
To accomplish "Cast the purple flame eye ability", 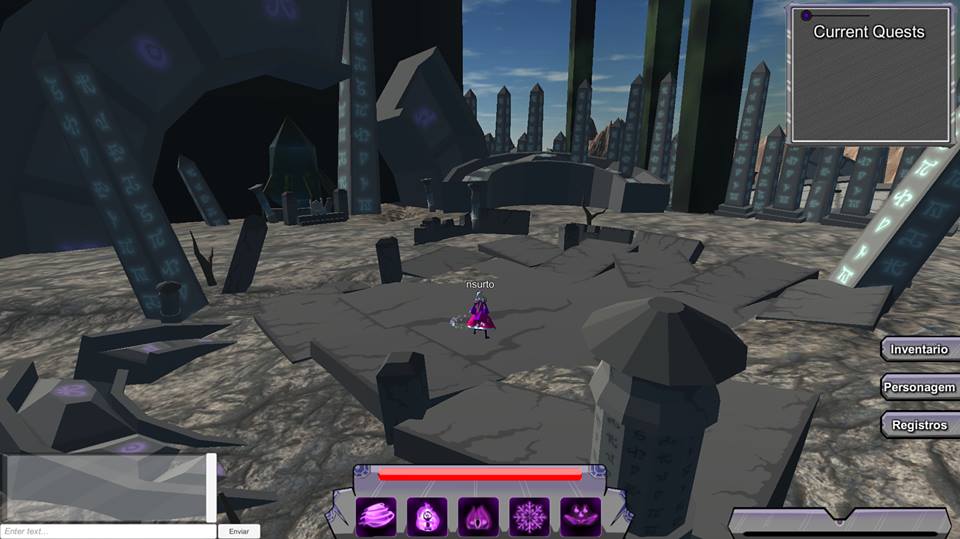I will click(478, 516).
